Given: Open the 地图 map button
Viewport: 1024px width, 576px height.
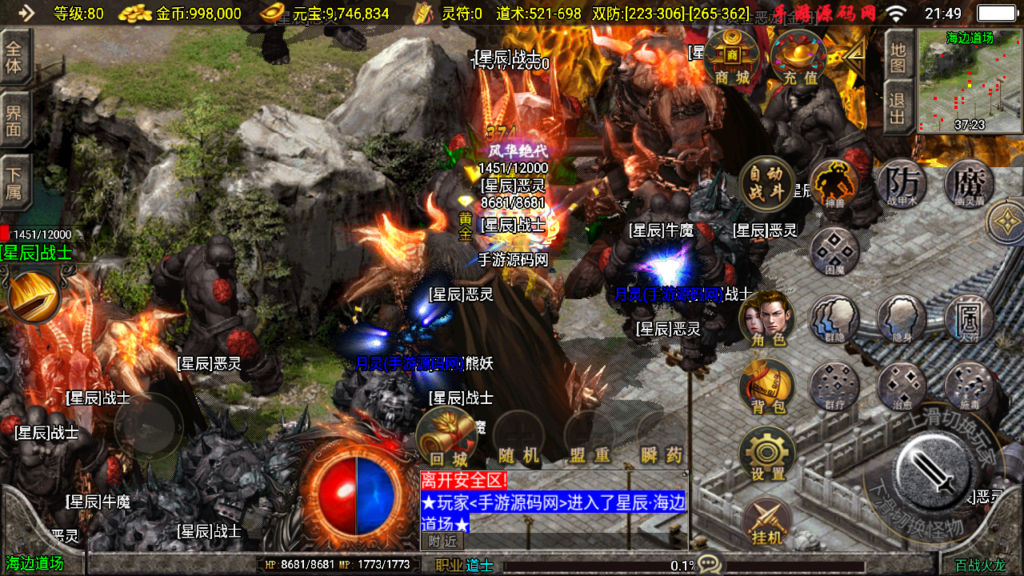Looking at the screenshot, I should (x=898, y=53).
